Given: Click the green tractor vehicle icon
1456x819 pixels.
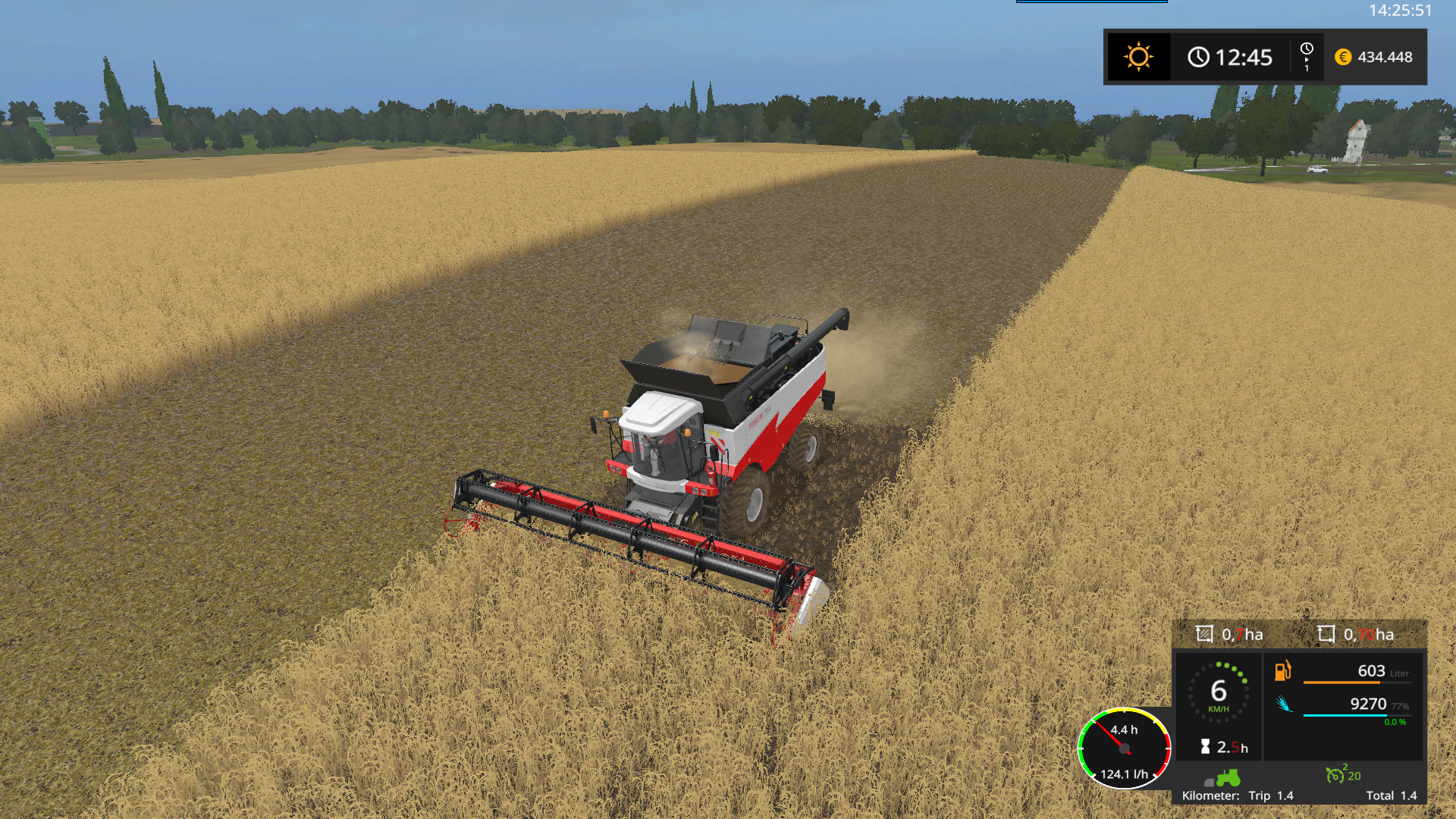Looking at the screenshot, I should [x=1228, y=778].
